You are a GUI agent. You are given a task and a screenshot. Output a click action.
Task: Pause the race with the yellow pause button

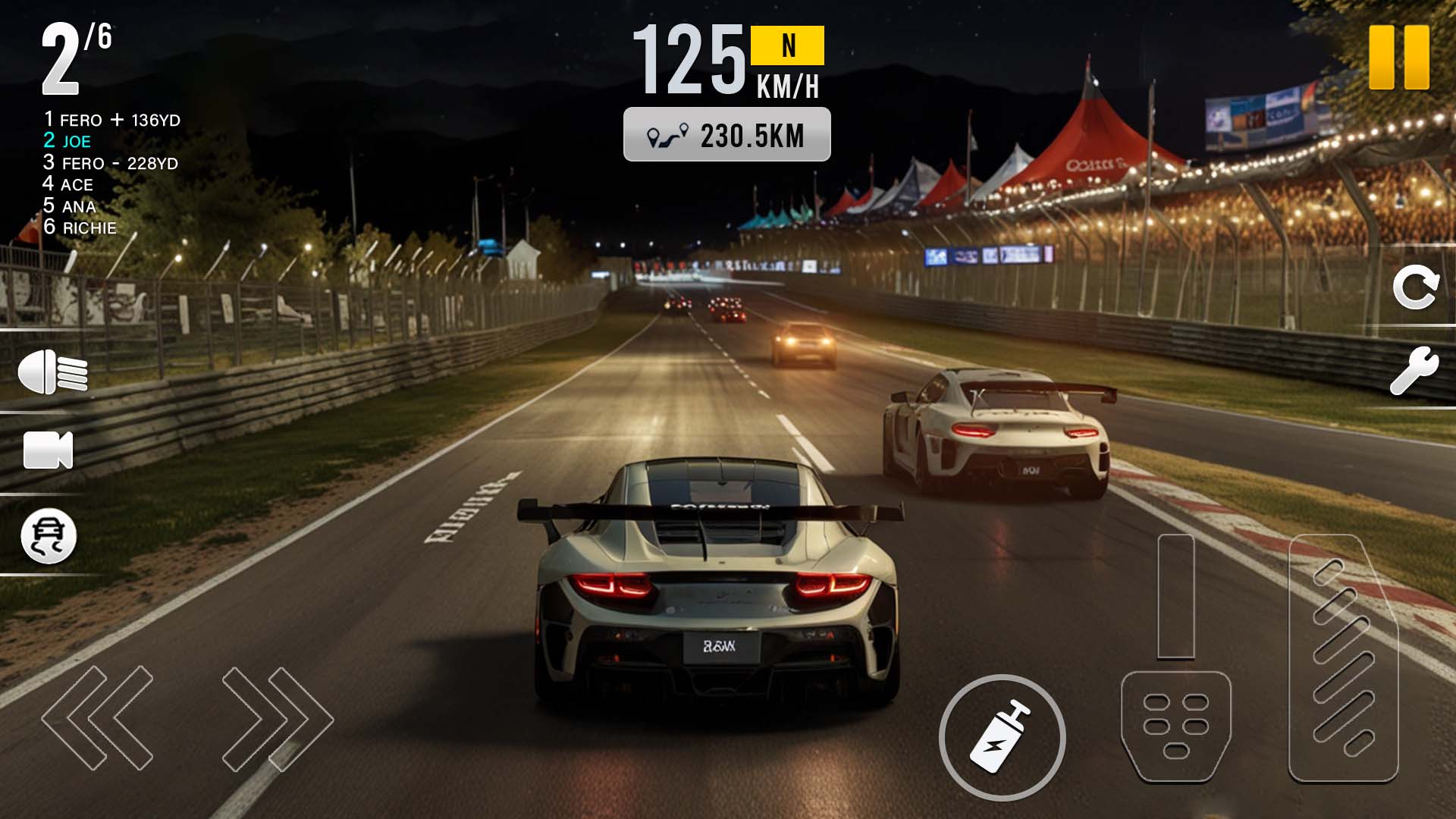click(x=1399, y=58)
